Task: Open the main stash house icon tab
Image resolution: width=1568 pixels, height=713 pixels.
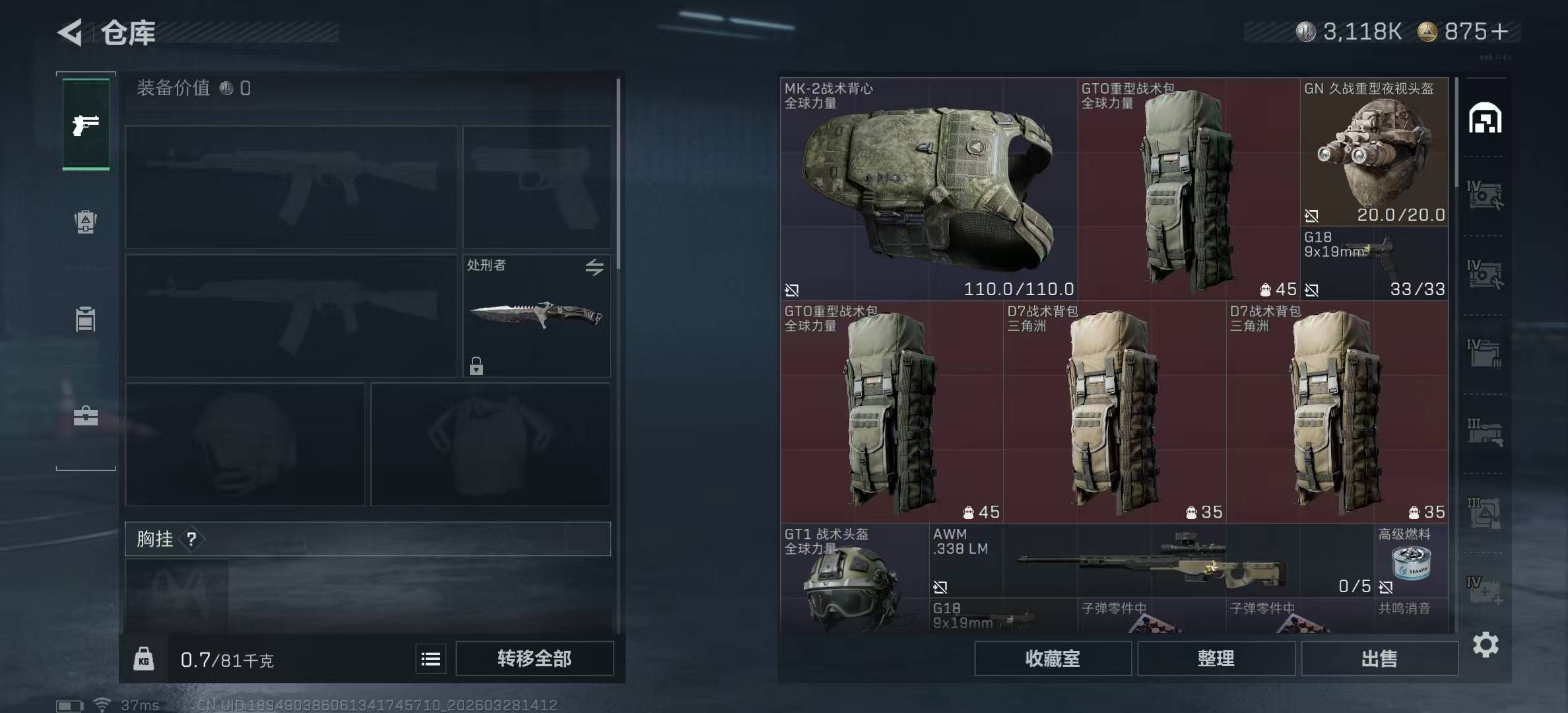Action: (1485, 119)
